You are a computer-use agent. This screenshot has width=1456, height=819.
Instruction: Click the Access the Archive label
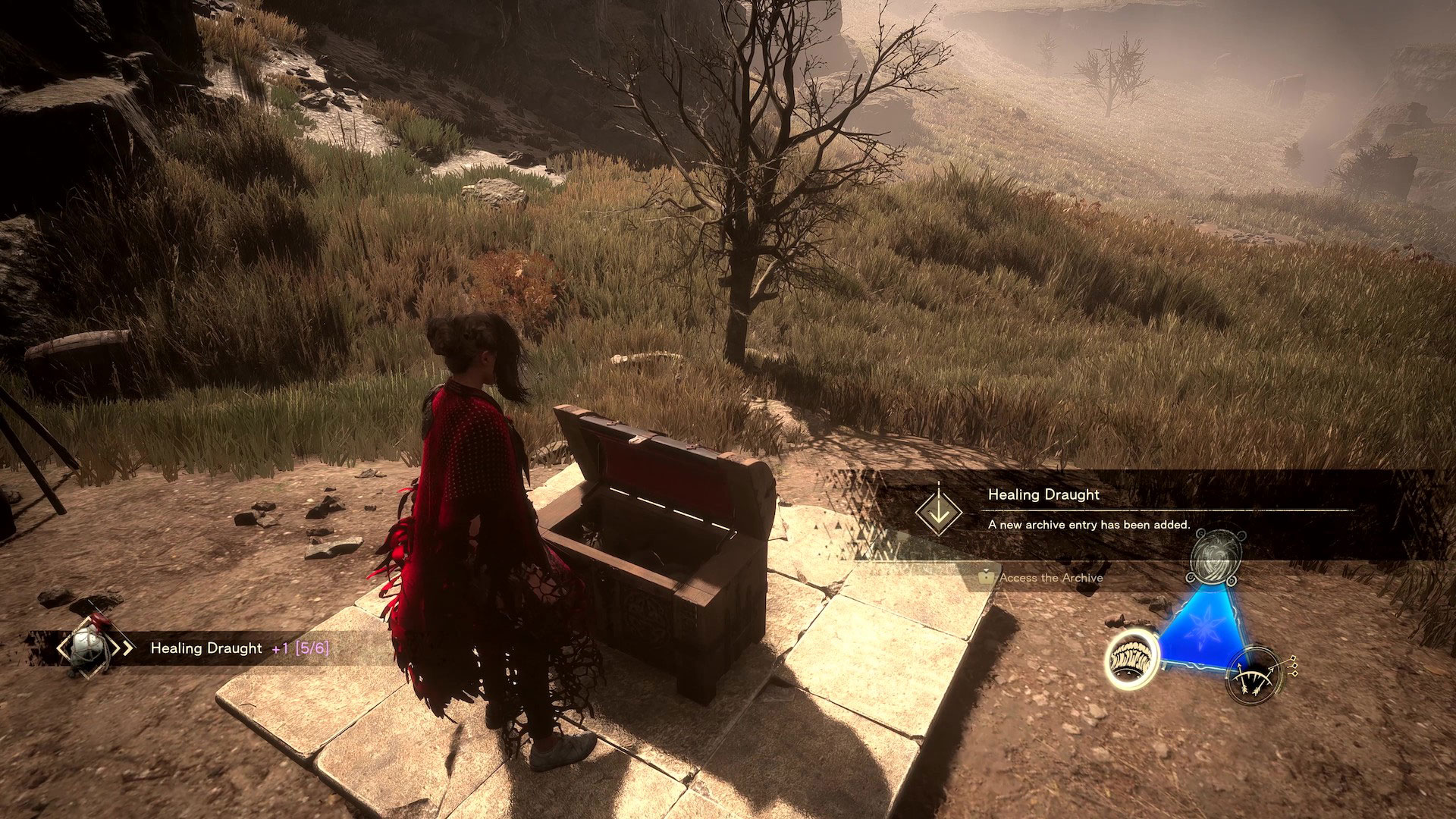click(x=1050, y=578)
